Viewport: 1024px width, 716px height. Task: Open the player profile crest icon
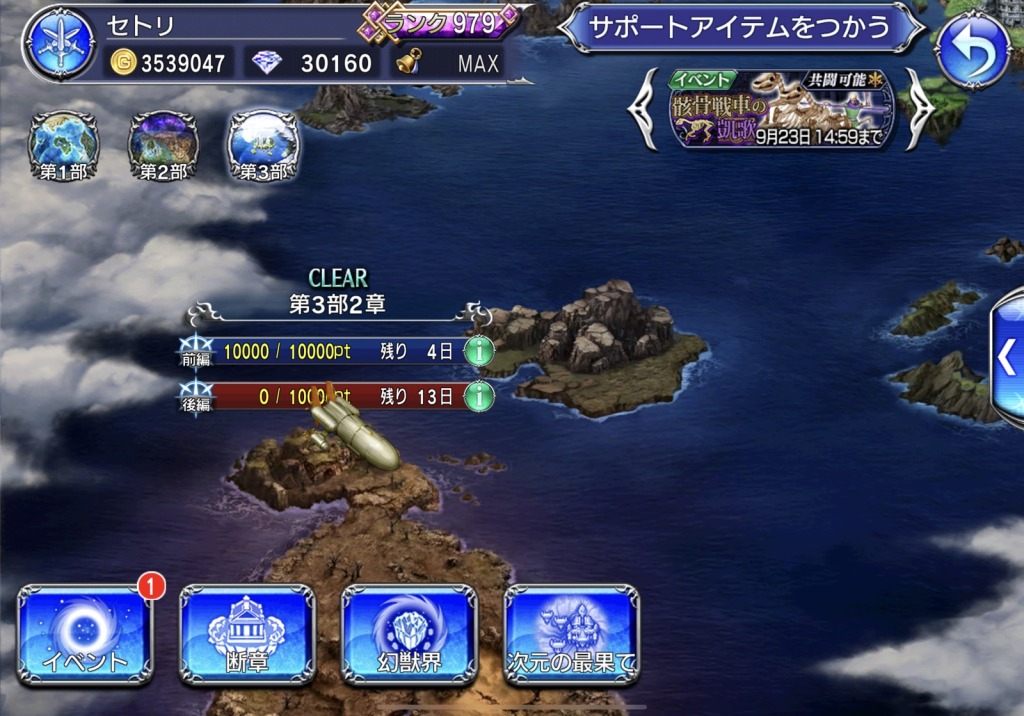tap(60, 45)
